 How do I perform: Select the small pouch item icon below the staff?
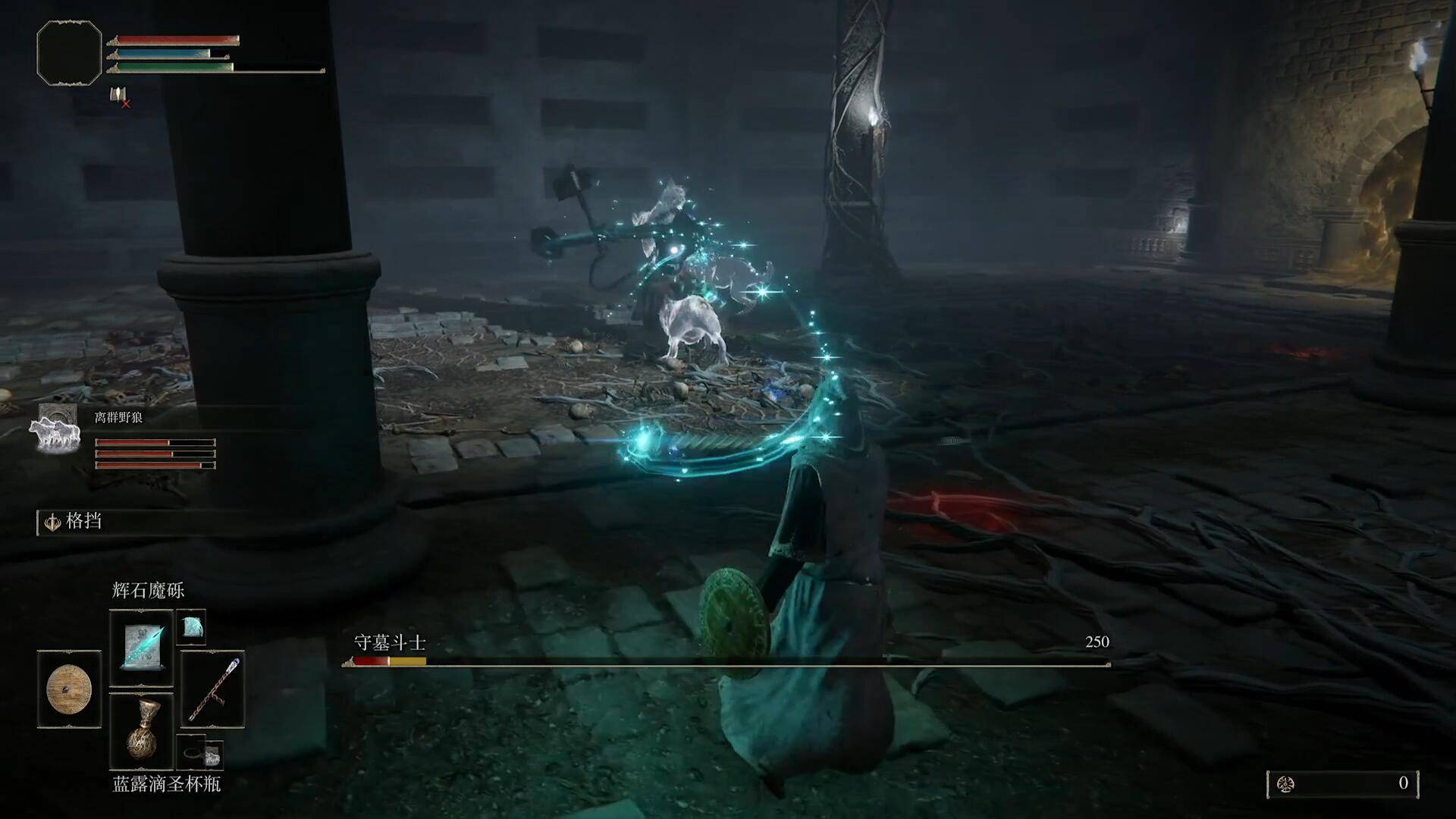point(202,753)
